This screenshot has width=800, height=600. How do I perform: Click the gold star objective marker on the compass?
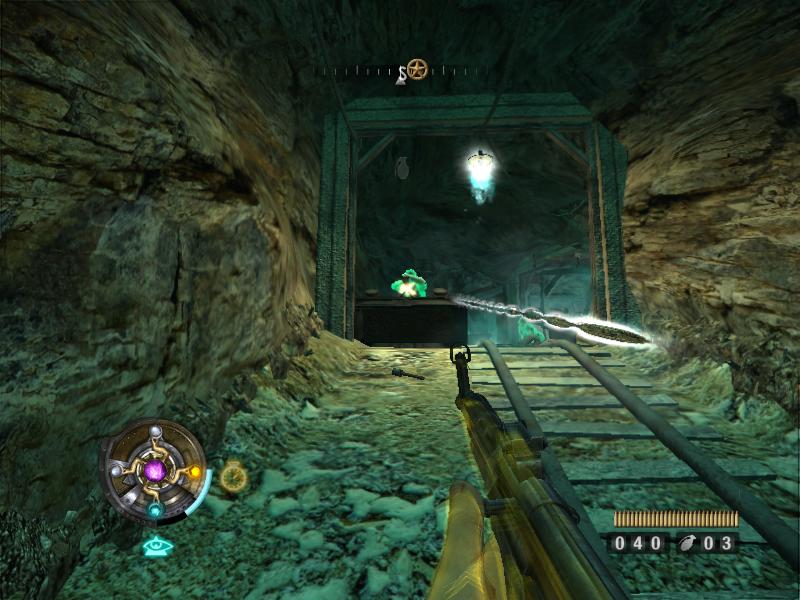pos(417,69)
